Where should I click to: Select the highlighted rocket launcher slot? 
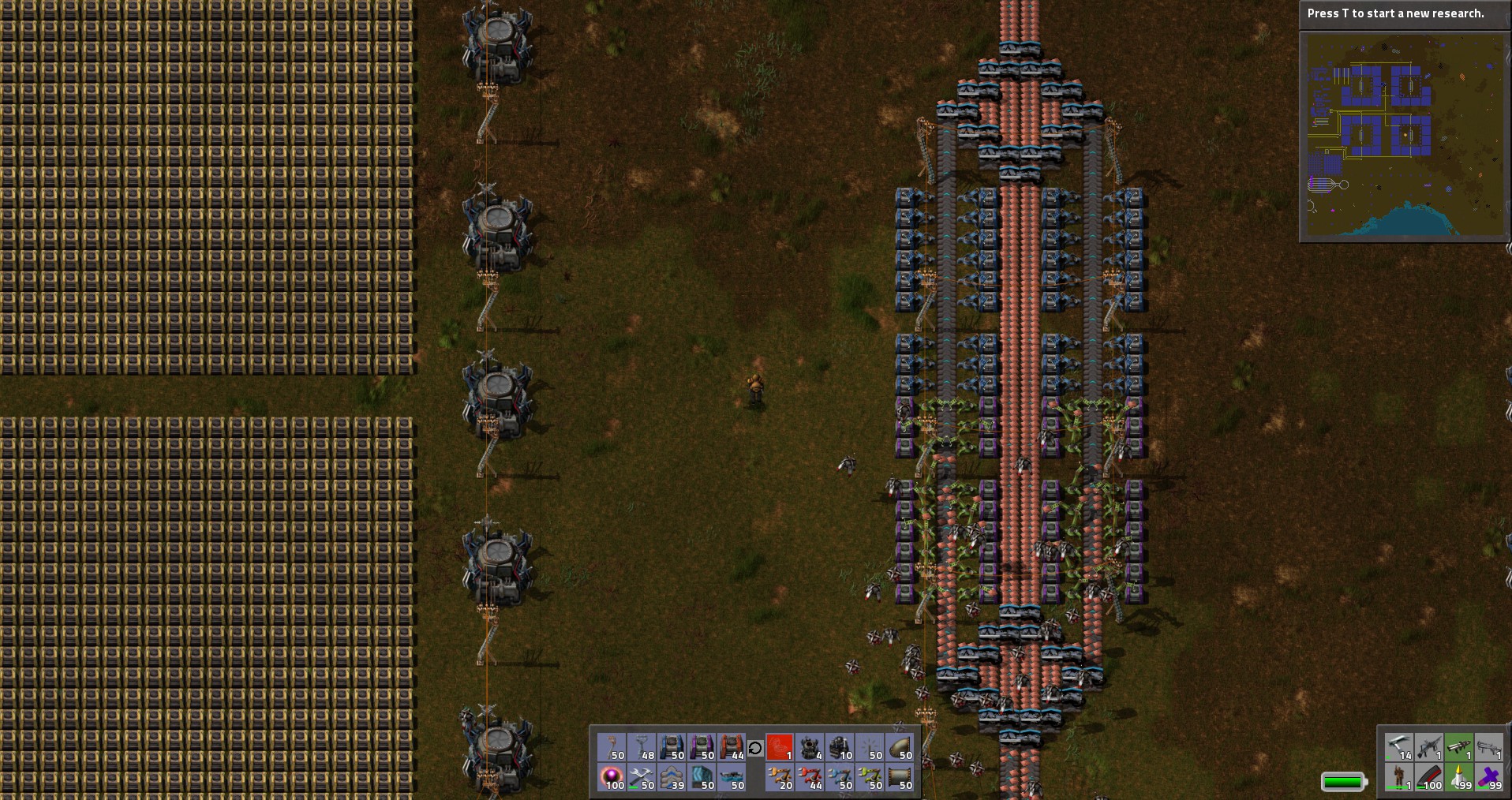1459,747
